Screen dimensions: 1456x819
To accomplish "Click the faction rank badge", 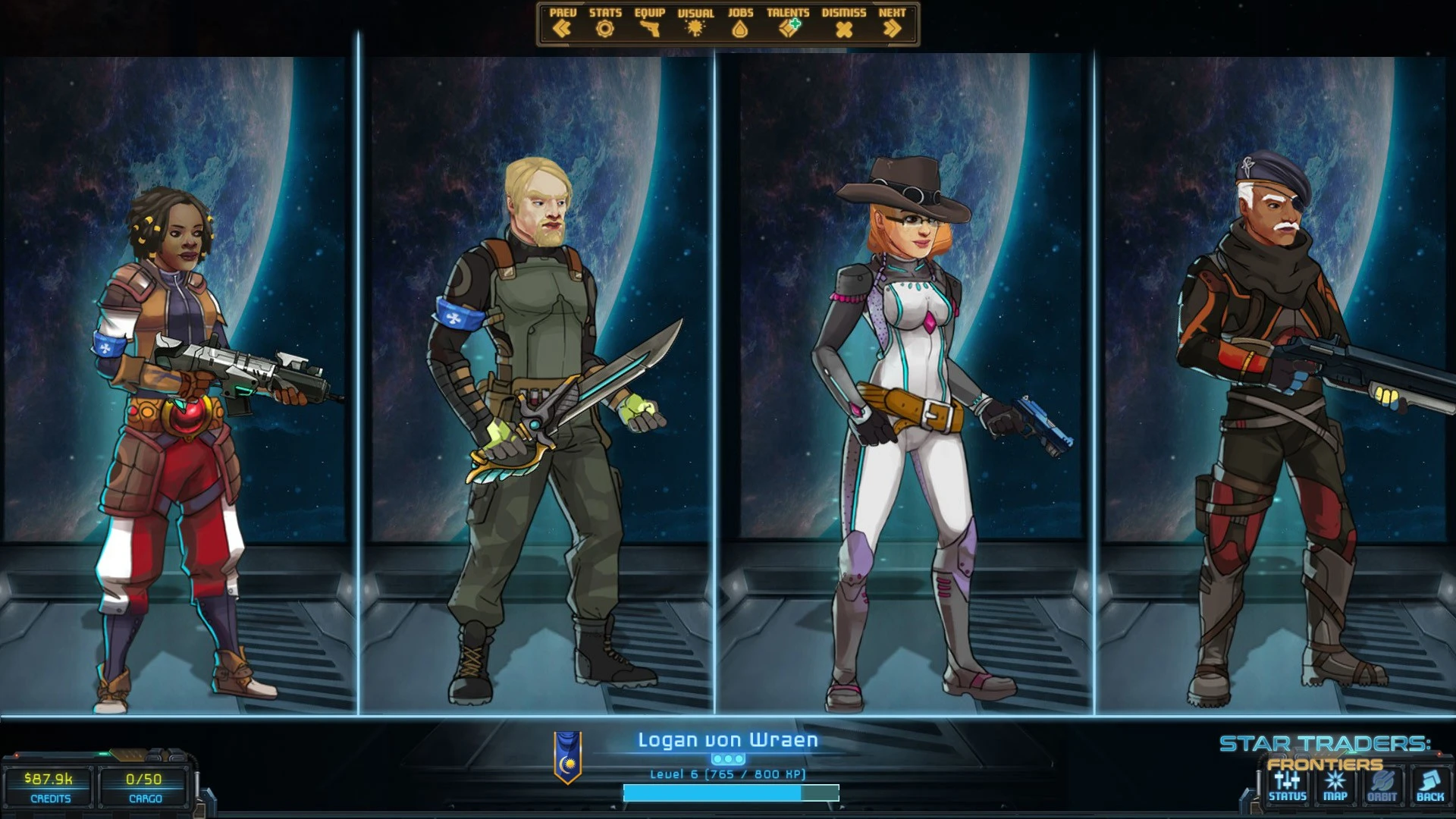I will click(567, 757).
